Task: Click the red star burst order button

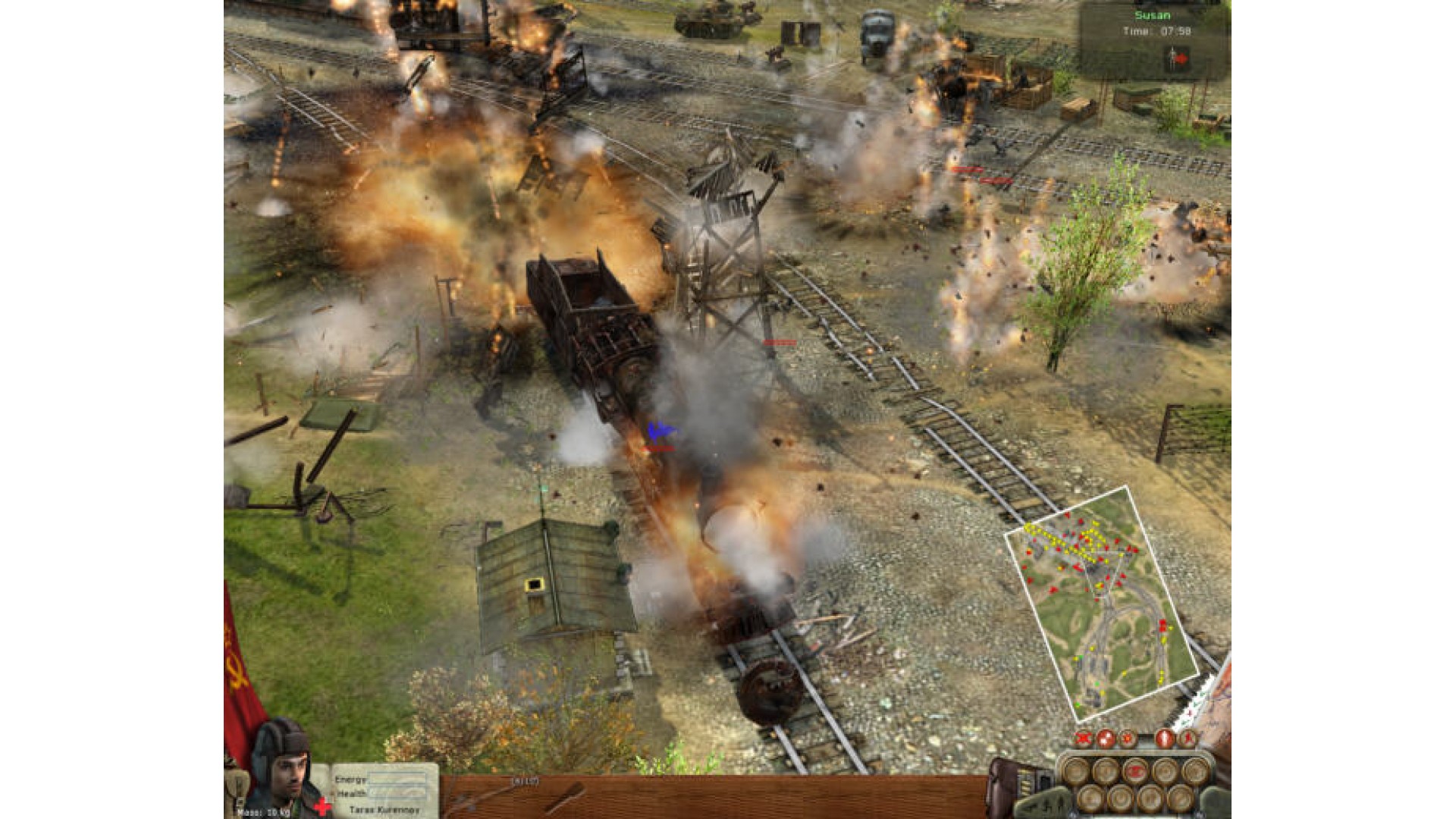Action: (1128, 738)
